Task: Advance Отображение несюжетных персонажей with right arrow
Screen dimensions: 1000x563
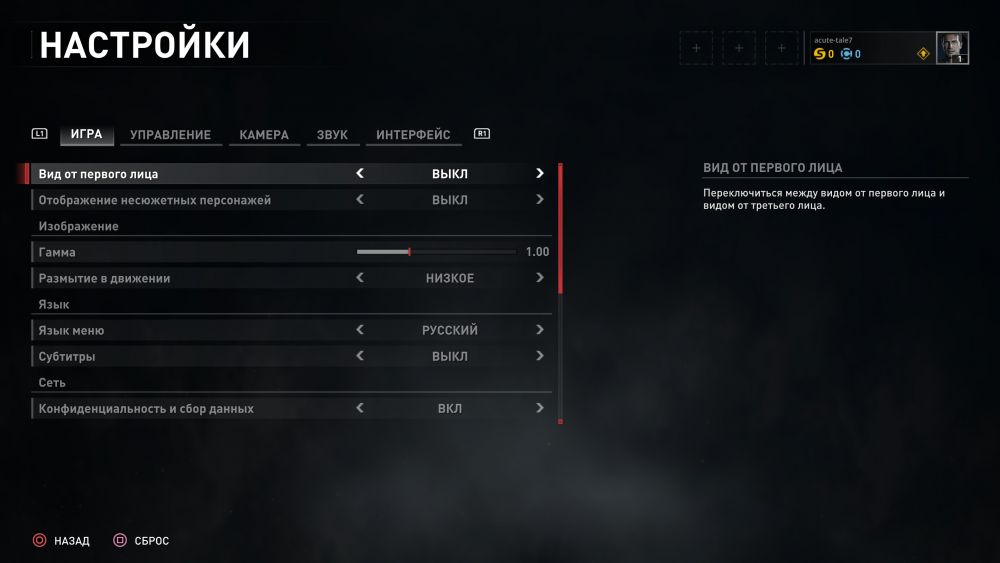Action: coord(540,200)
